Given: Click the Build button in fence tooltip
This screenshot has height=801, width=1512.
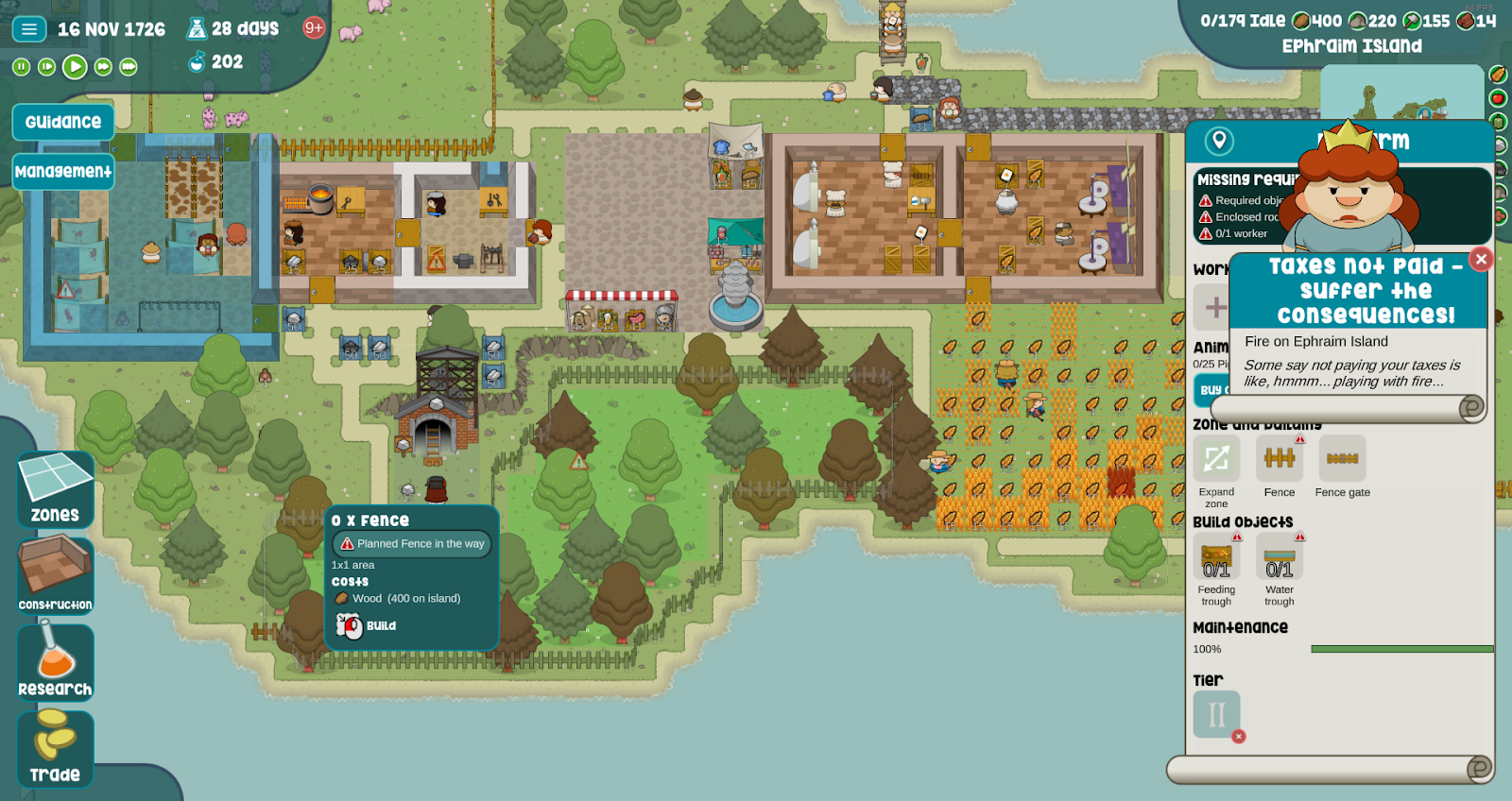Looking at the screenshot, I should 368,625.
